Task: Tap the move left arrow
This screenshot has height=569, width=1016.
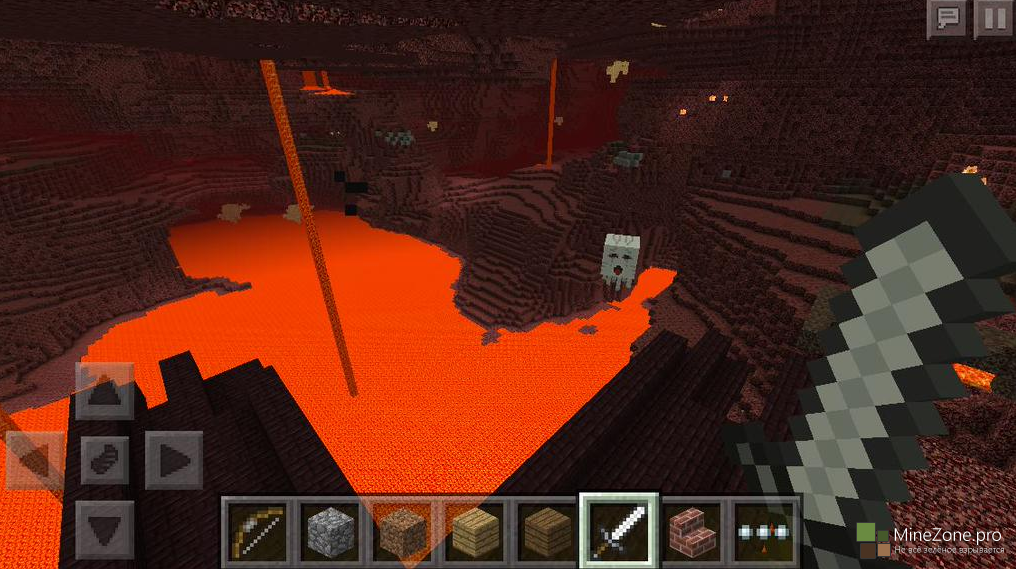Action: 35,460
